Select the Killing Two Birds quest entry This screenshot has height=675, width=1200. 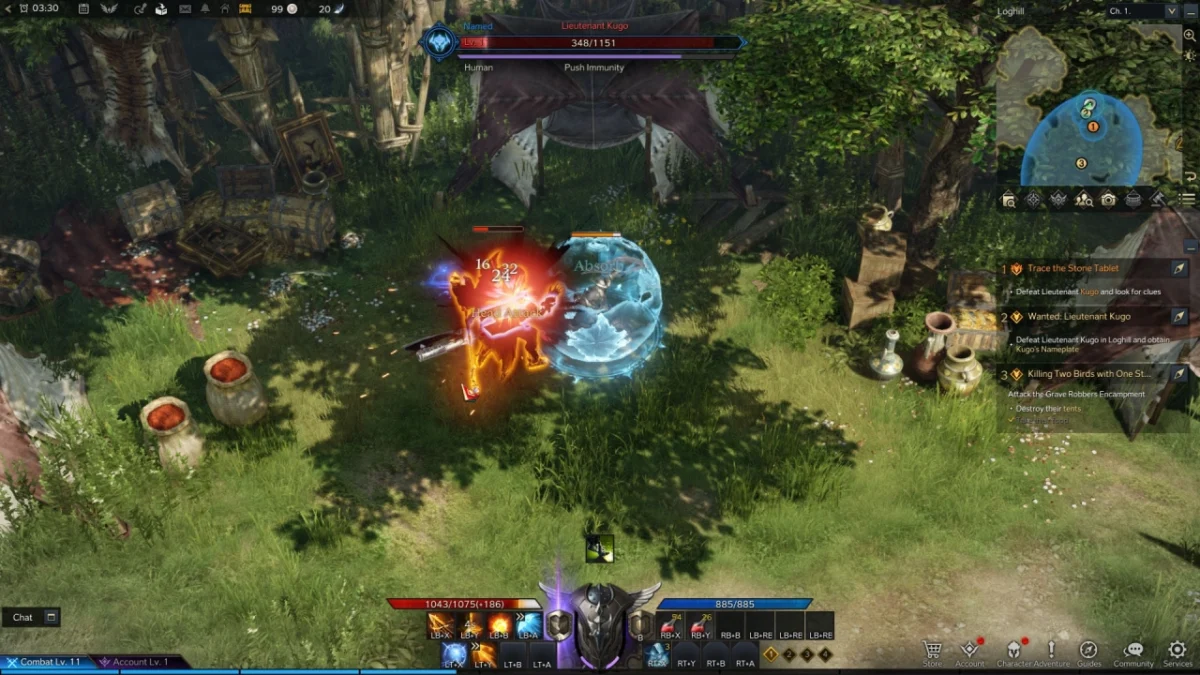click(1085, 374)
